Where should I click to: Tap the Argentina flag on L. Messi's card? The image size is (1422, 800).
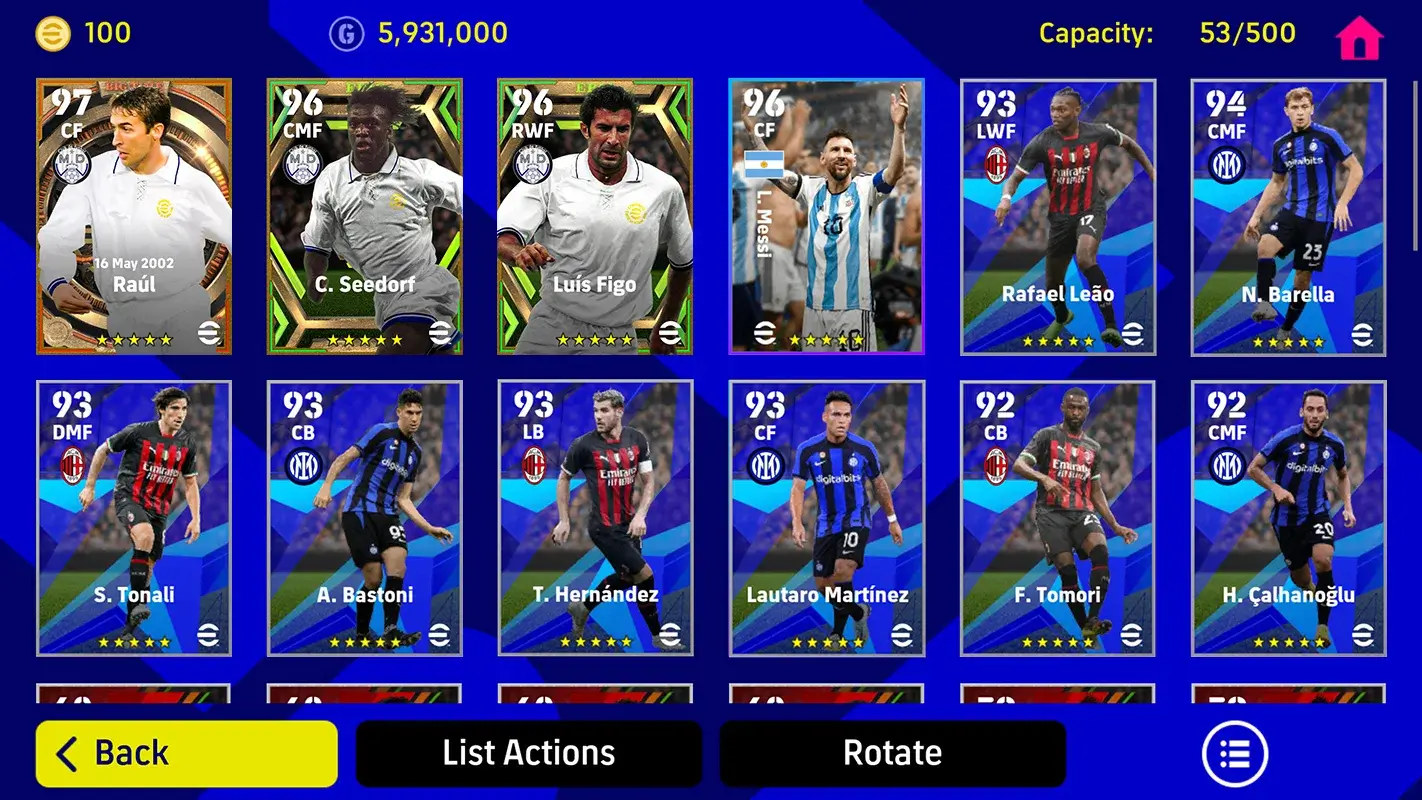click(762, 163)
